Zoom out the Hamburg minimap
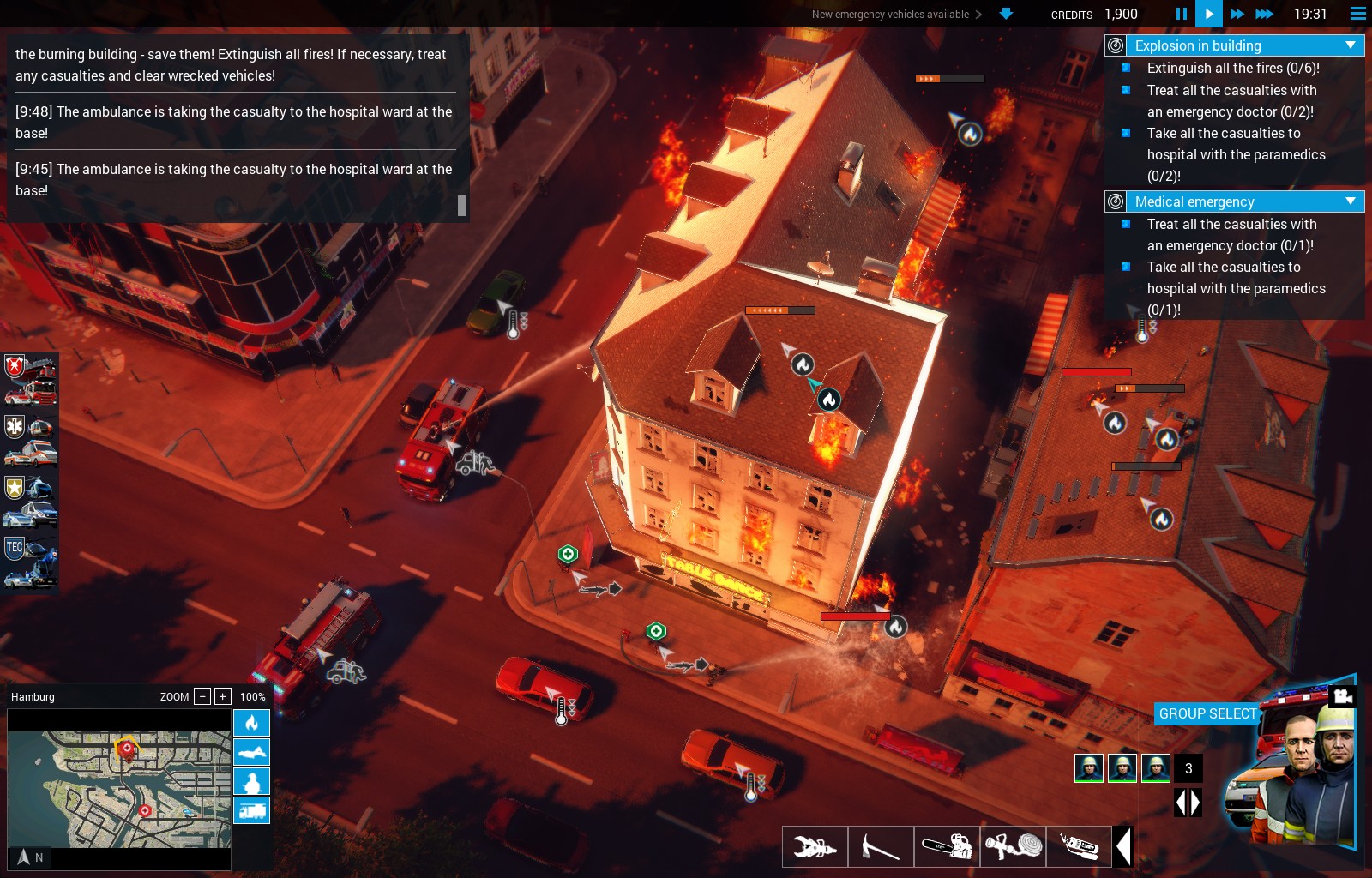 click(x=202, y=696)
